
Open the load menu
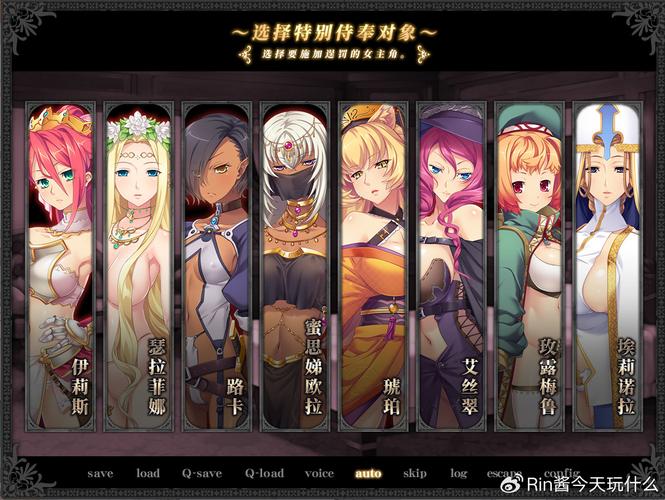[147, 473]
